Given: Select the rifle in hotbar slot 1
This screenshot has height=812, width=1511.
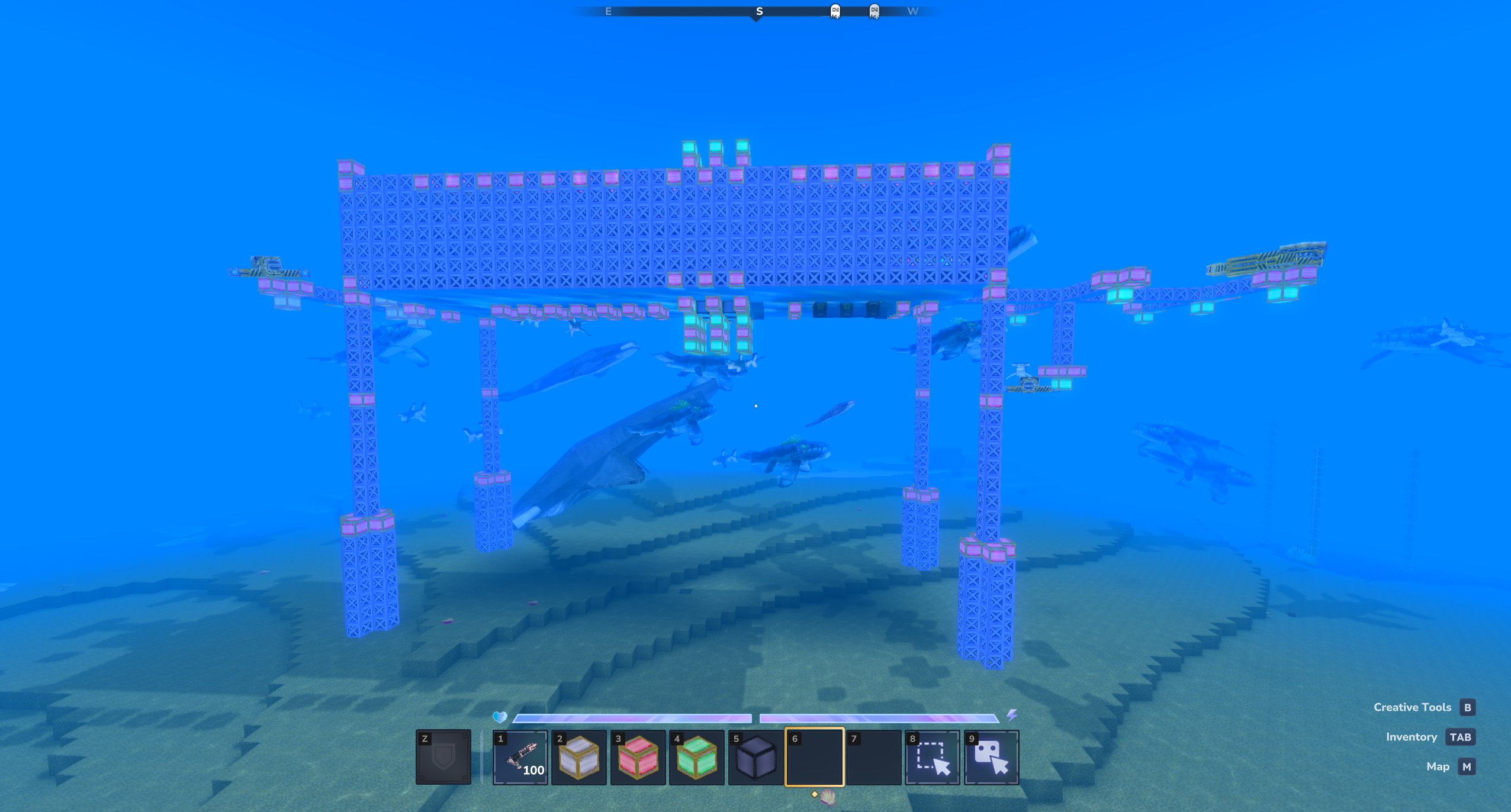Looking at the screenshot, I should pos(520,758).
